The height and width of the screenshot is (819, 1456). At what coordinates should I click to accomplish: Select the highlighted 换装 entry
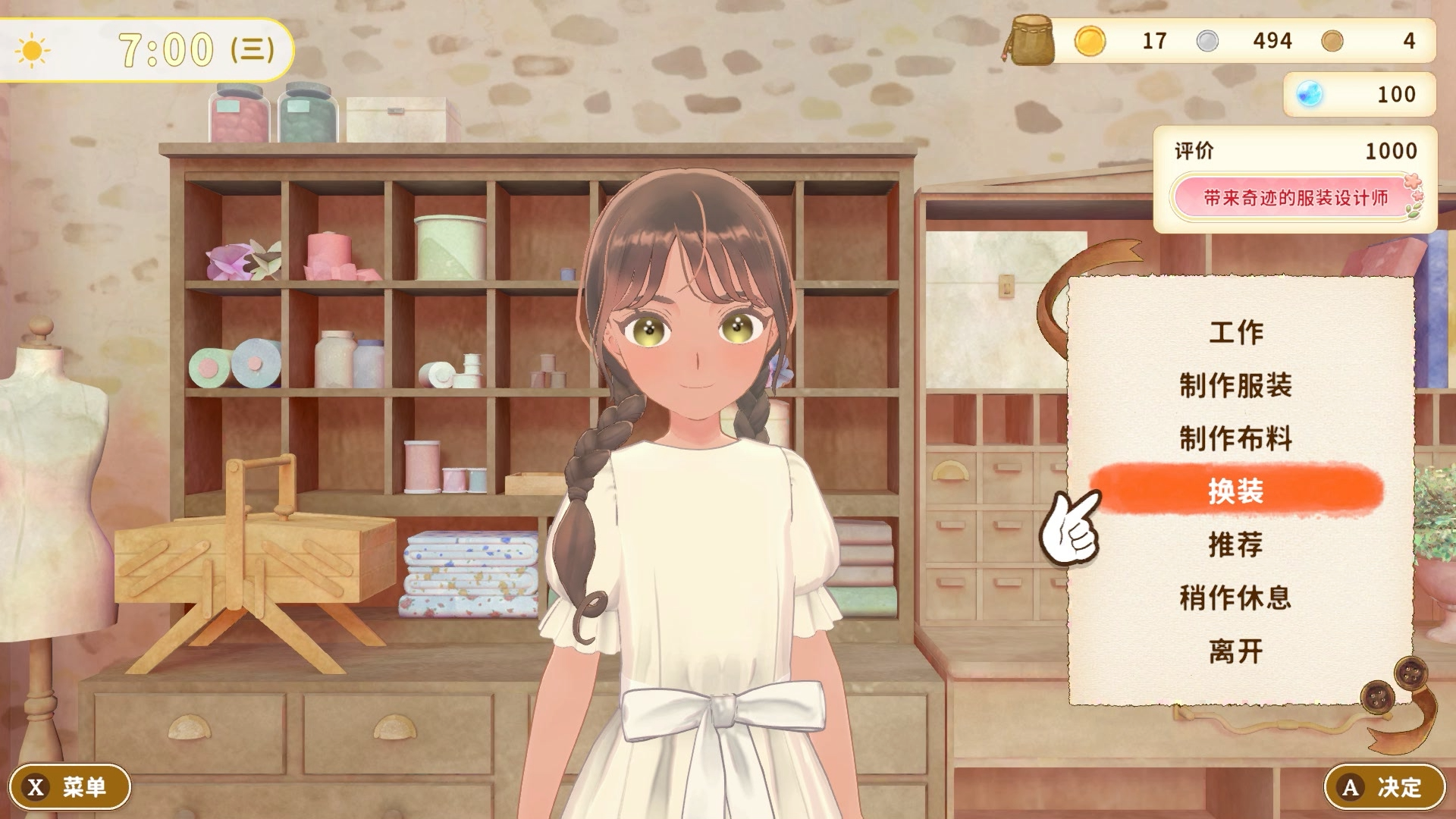pos(1236,491)
